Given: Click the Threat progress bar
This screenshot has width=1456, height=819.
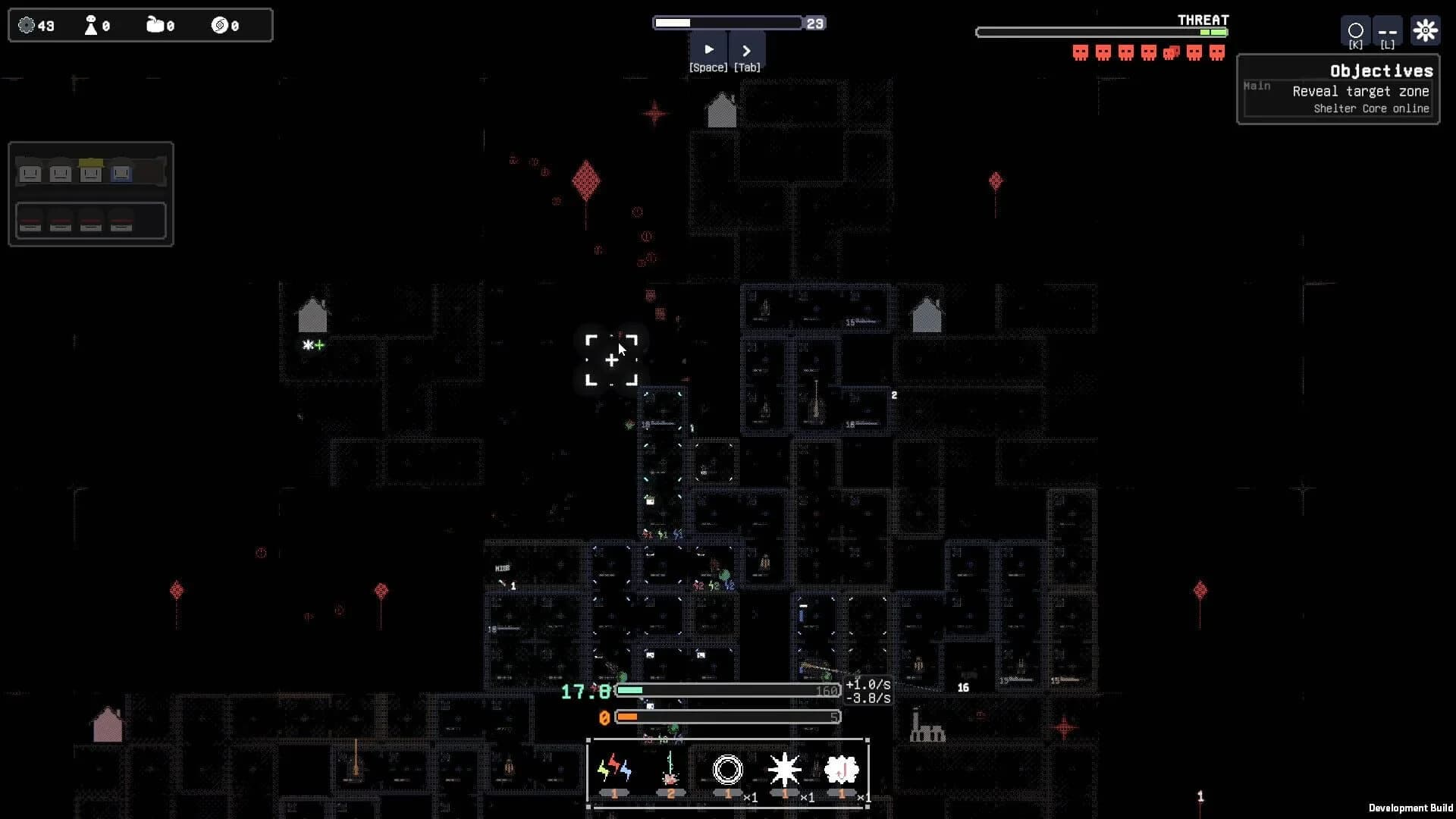Looking at the screenshot, I should (1101, 31).
